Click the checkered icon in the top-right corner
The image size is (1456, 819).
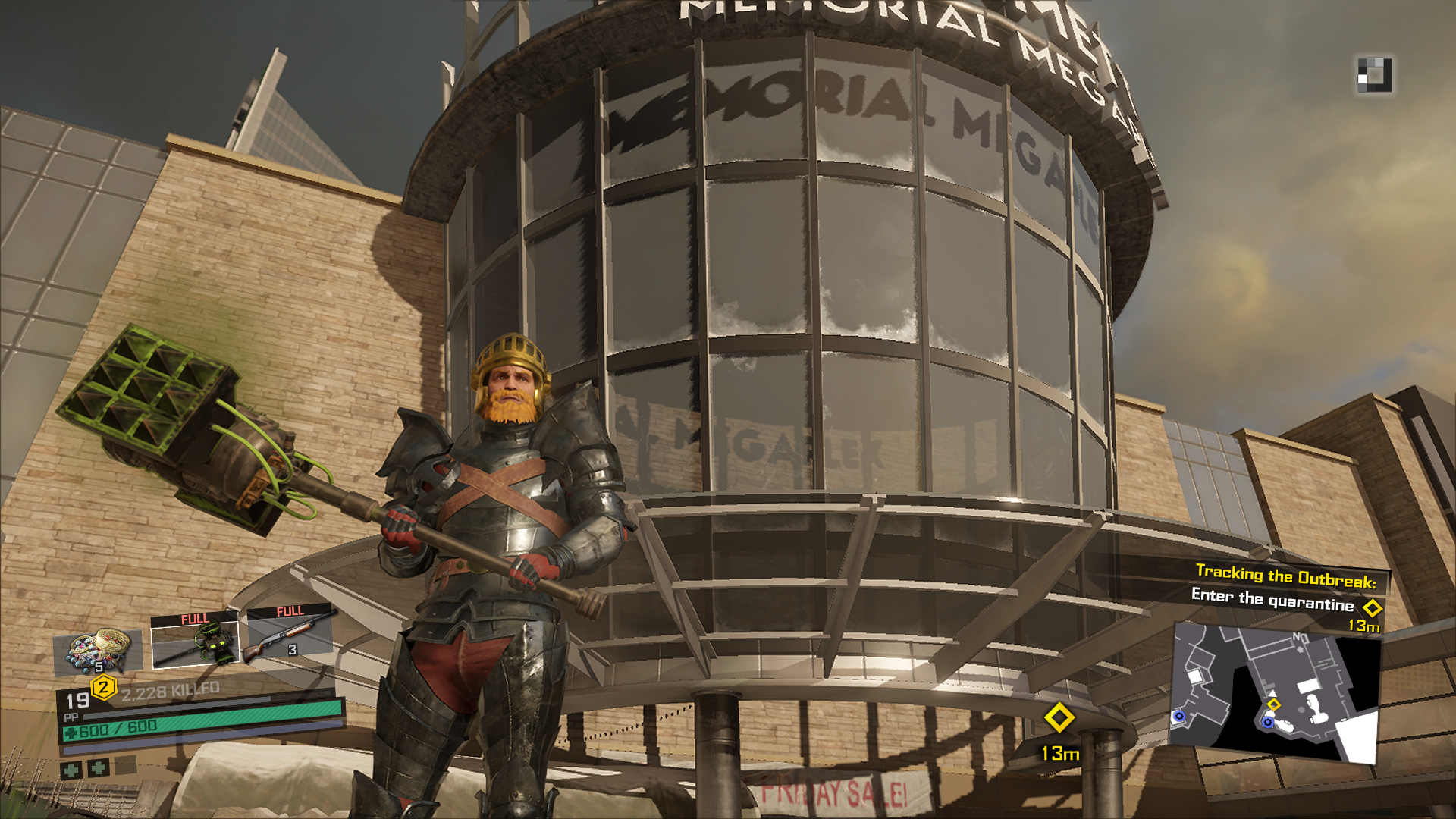coord(1374,75)
